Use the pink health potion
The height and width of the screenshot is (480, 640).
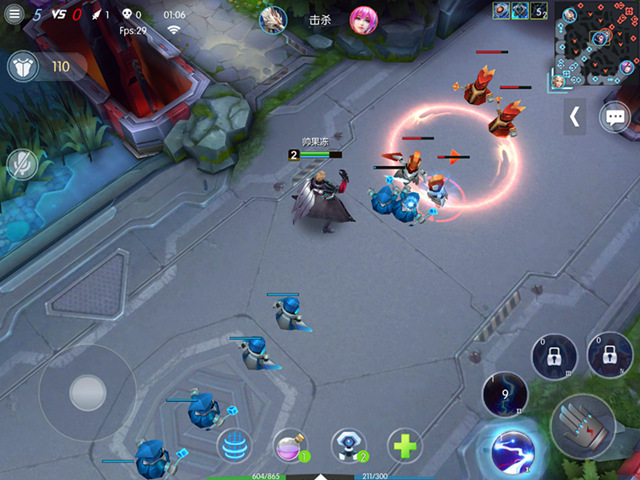[x=290, y=445]
